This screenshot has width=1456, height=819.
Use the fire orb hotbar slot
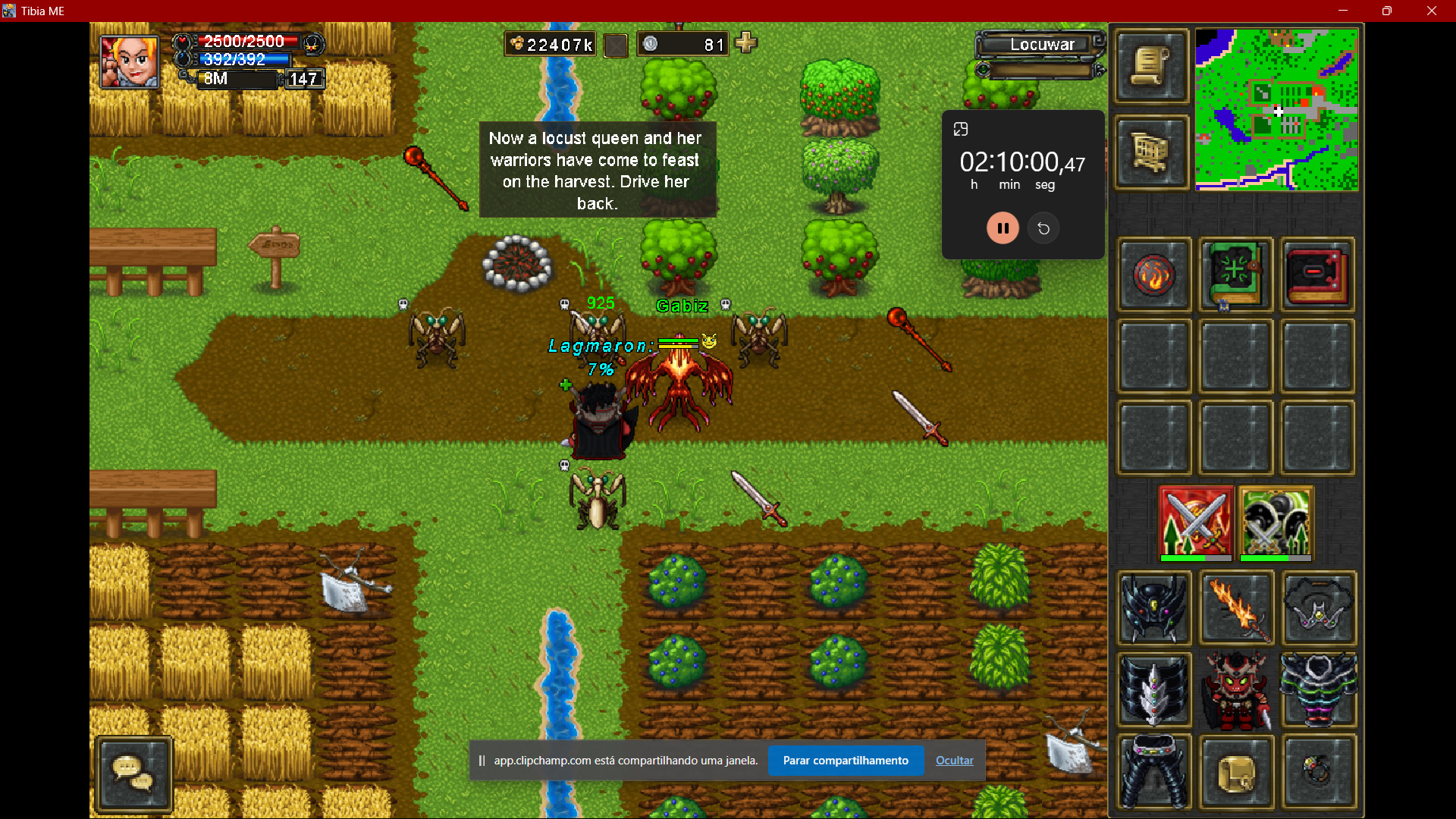click(1154, 275)
